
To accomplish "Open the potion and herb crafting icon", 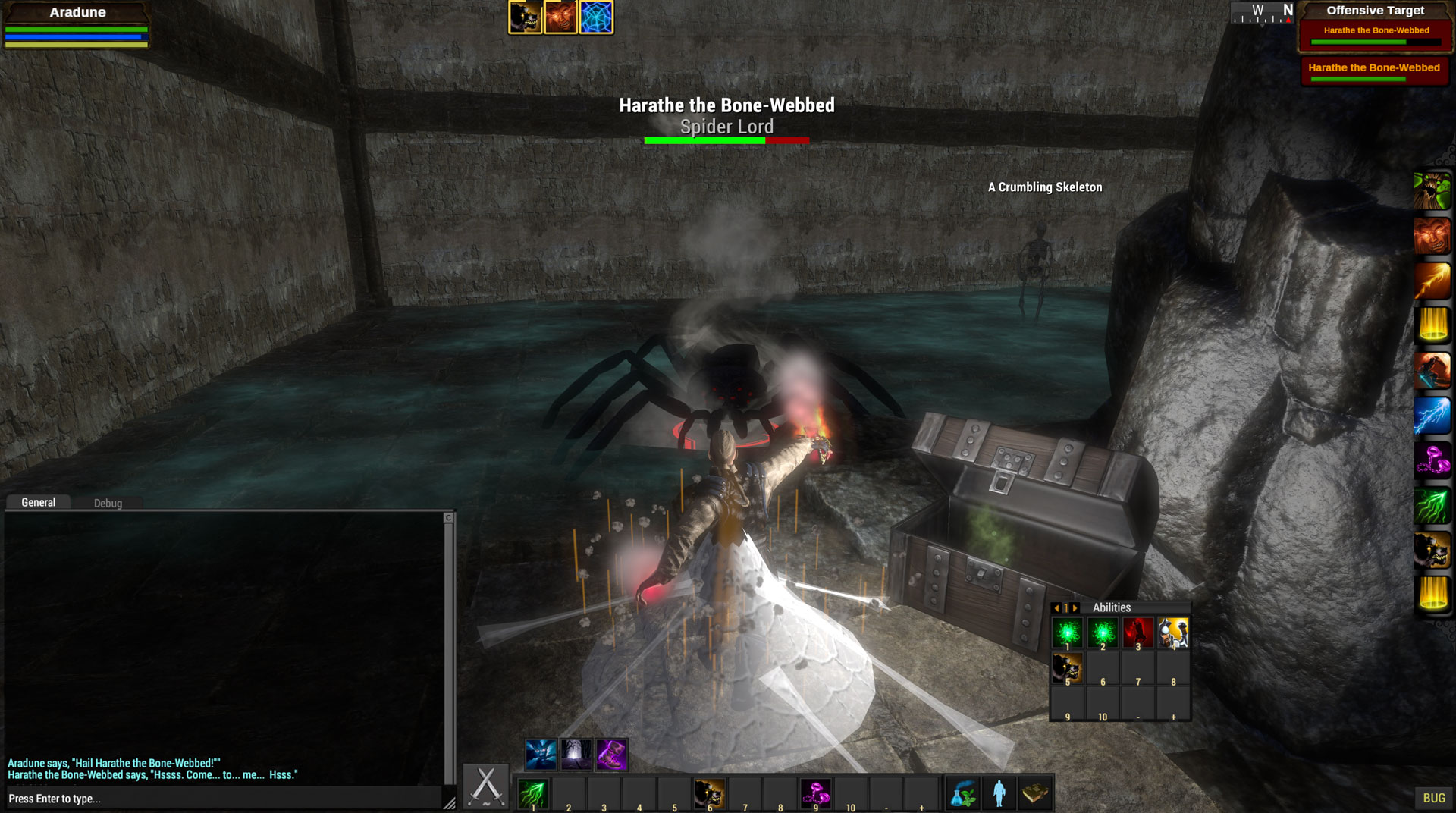I will (964, 794).
